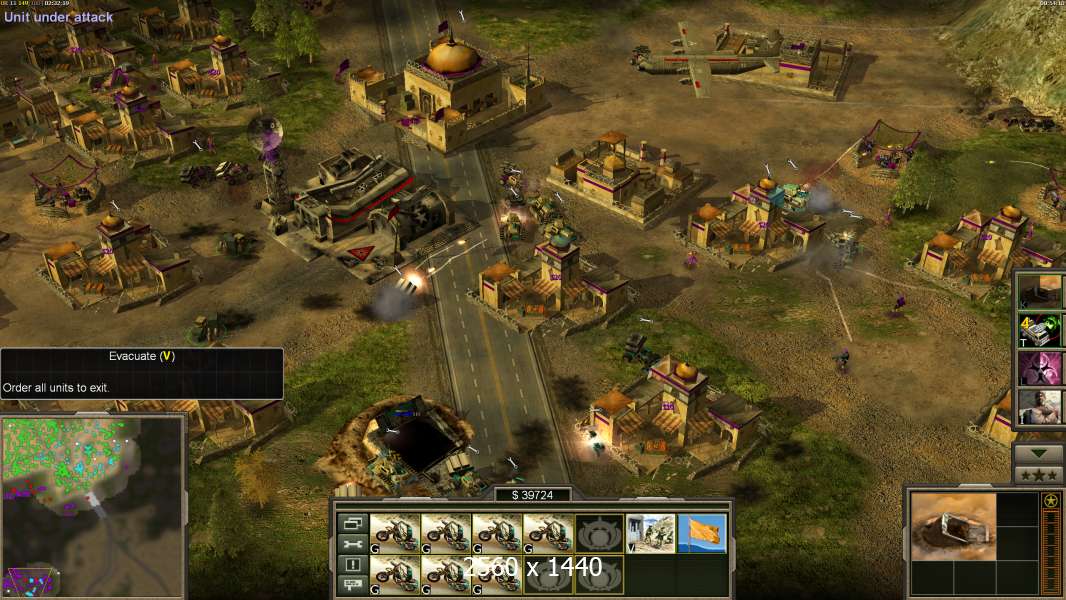This screenshot has height=600, width=1066.
Task: Click the exclamation mark alert button
Action: pos(353,565)
